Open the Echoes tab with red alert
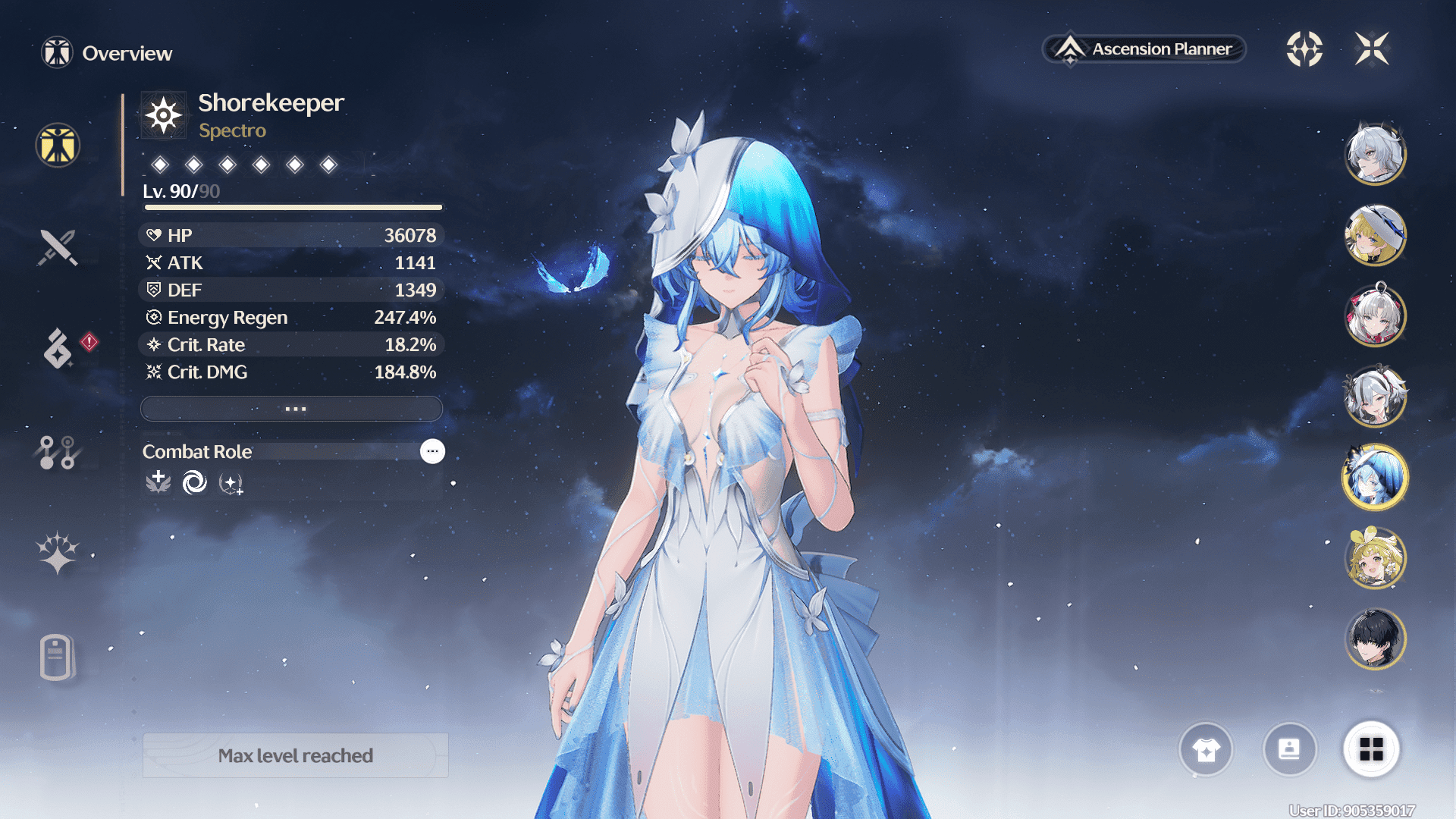Viewport: 1456px width, 819px height. click(x=59, y=349)
